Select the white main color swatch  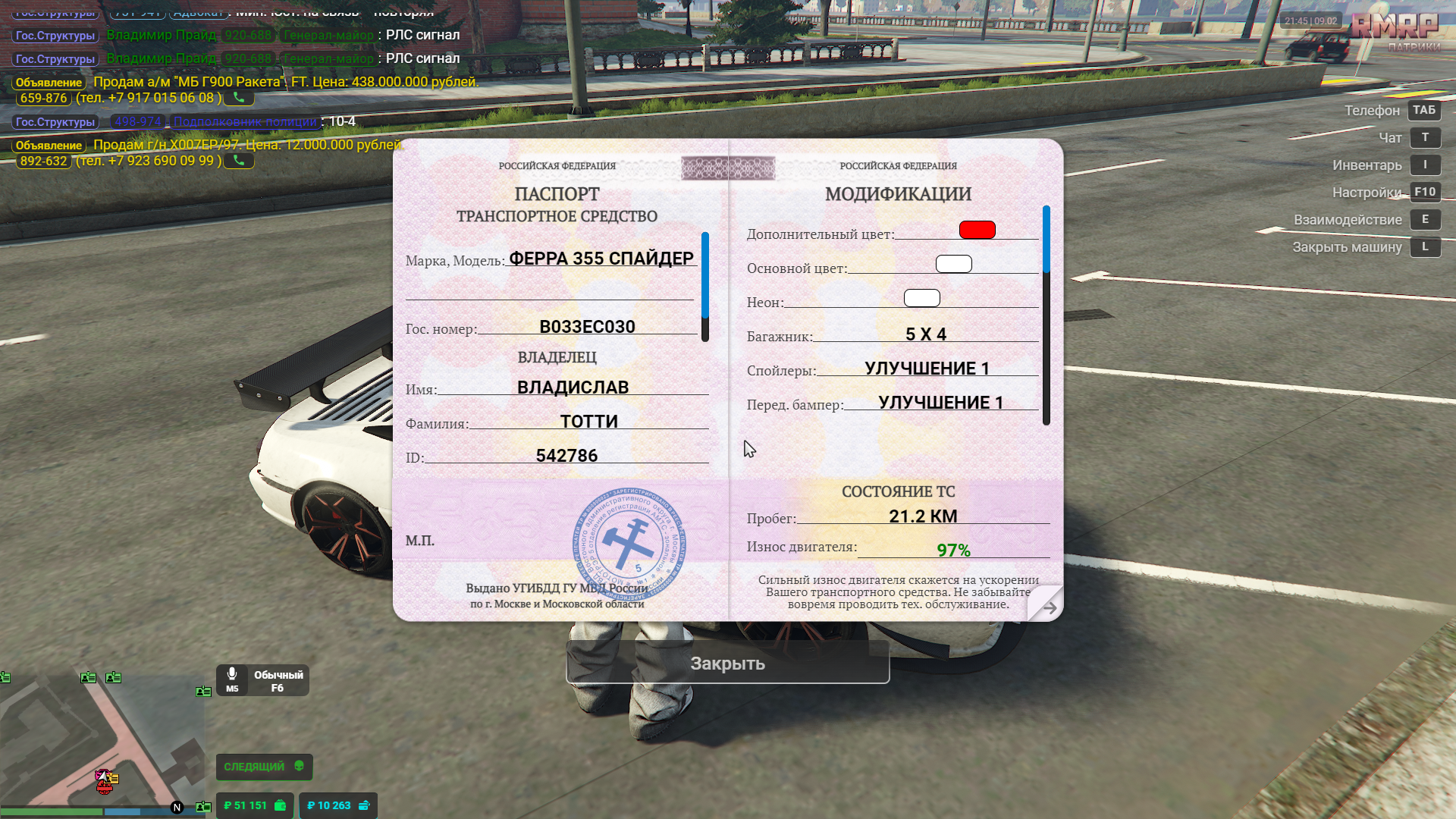click(x=953, y=264)
